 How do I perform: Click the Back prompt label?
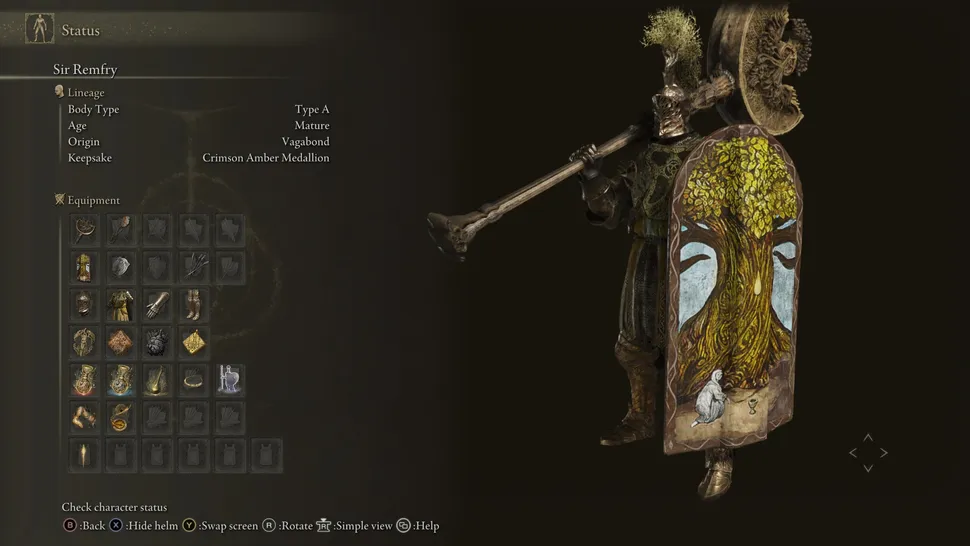(x=92, y=526)
